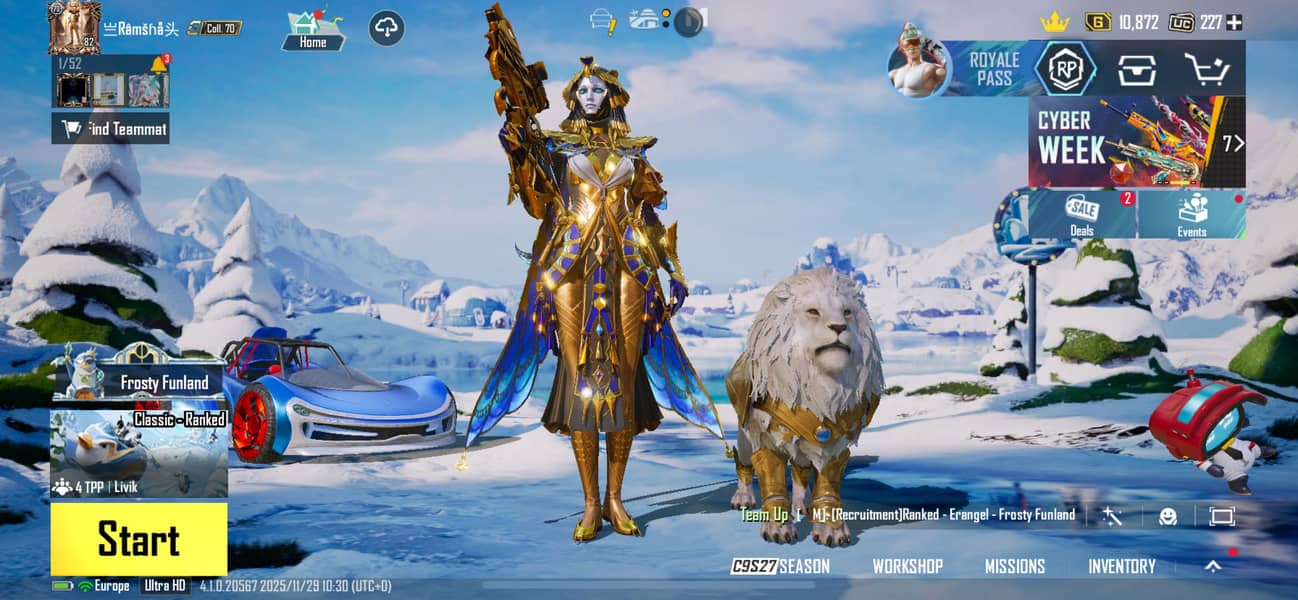Open the shopping cart shop
Viewport: 1298px width, 600px height.
[x=1206, y=69]
